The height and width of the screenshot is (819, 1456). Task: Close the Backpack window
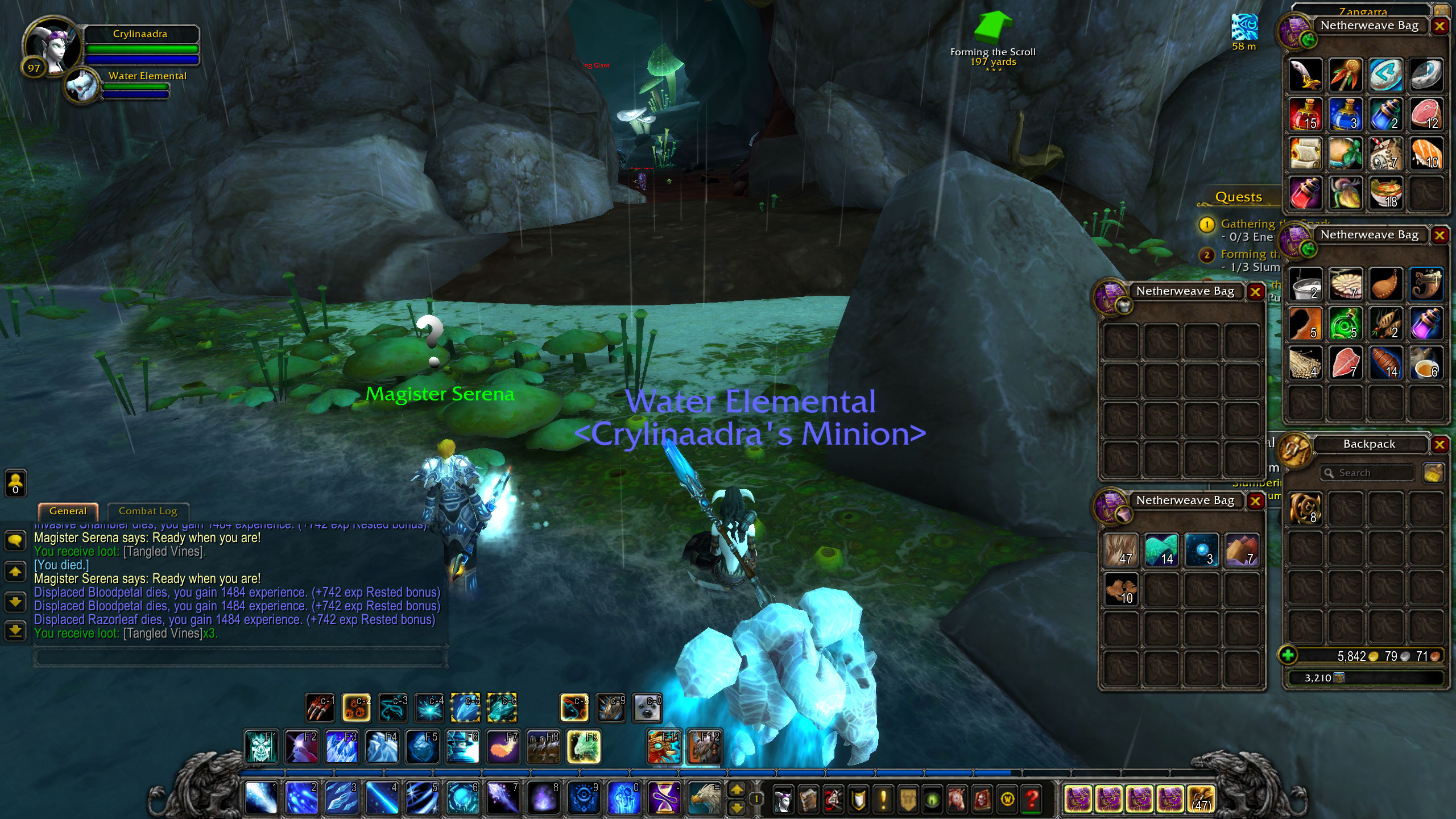point(1440,444)
